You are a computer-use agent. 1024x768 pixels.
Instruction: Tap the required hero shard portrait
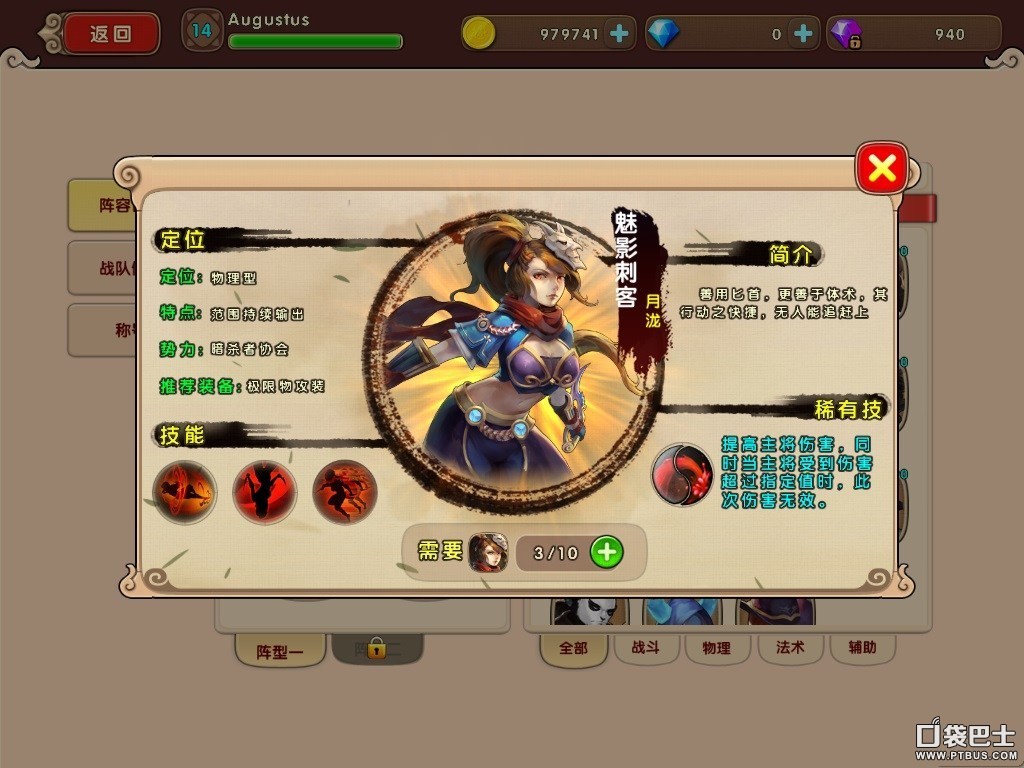(488, 552)
